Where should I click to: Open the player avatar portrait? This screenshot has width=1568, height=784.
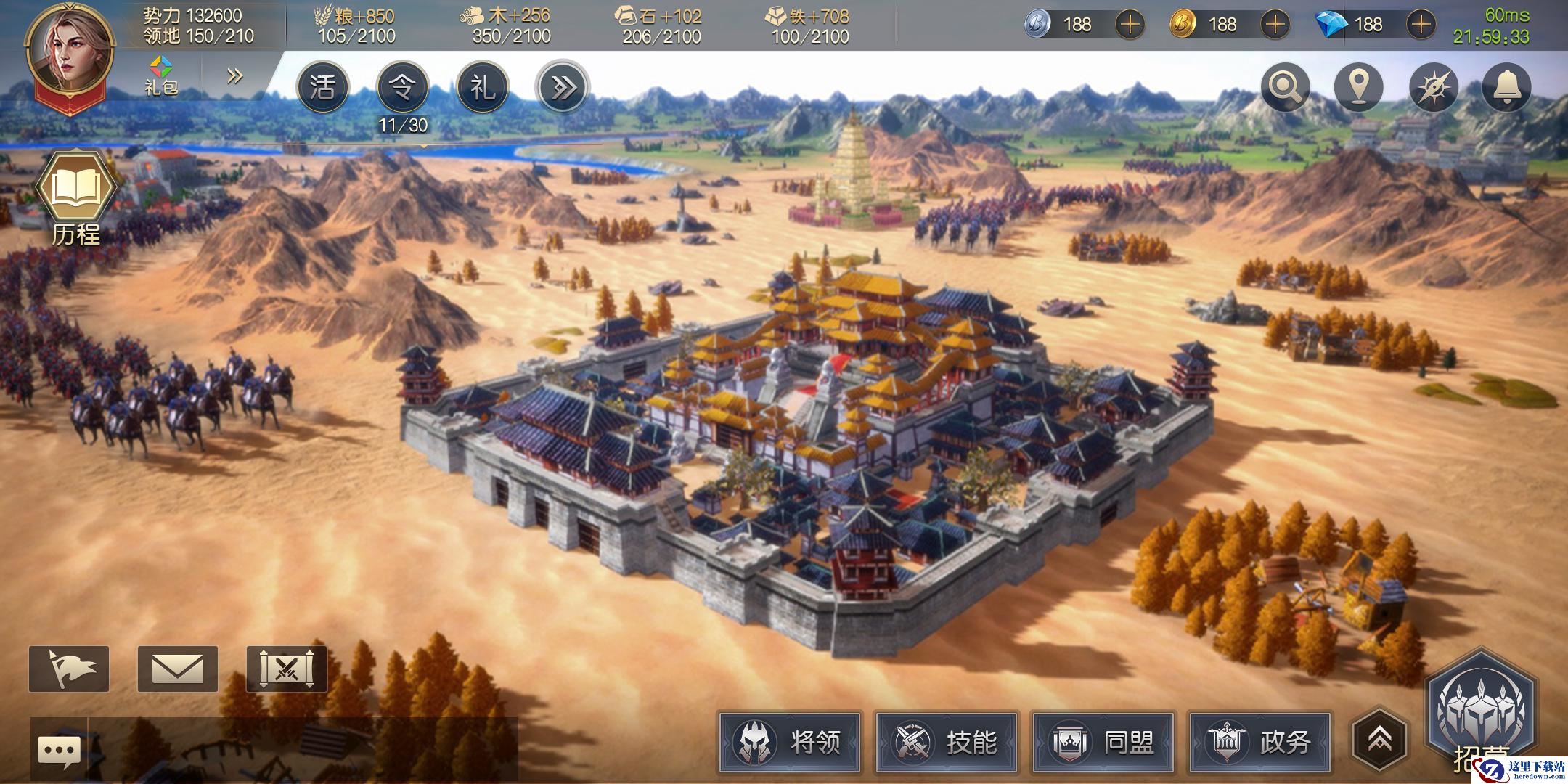(70, 52)
